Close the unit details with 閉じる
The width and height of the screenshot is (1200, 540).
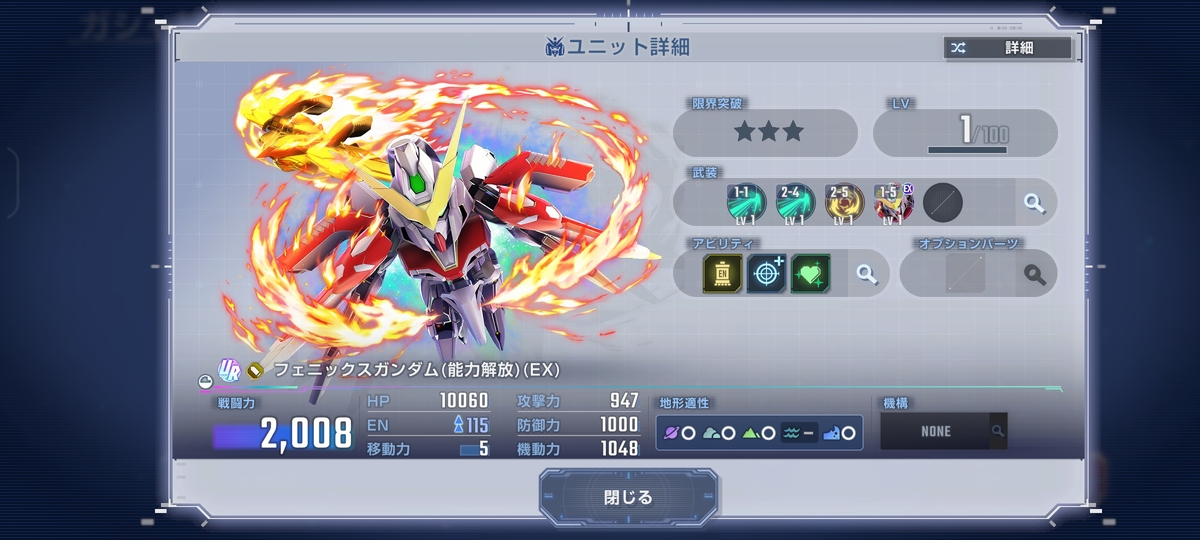(x=628, y=497)
